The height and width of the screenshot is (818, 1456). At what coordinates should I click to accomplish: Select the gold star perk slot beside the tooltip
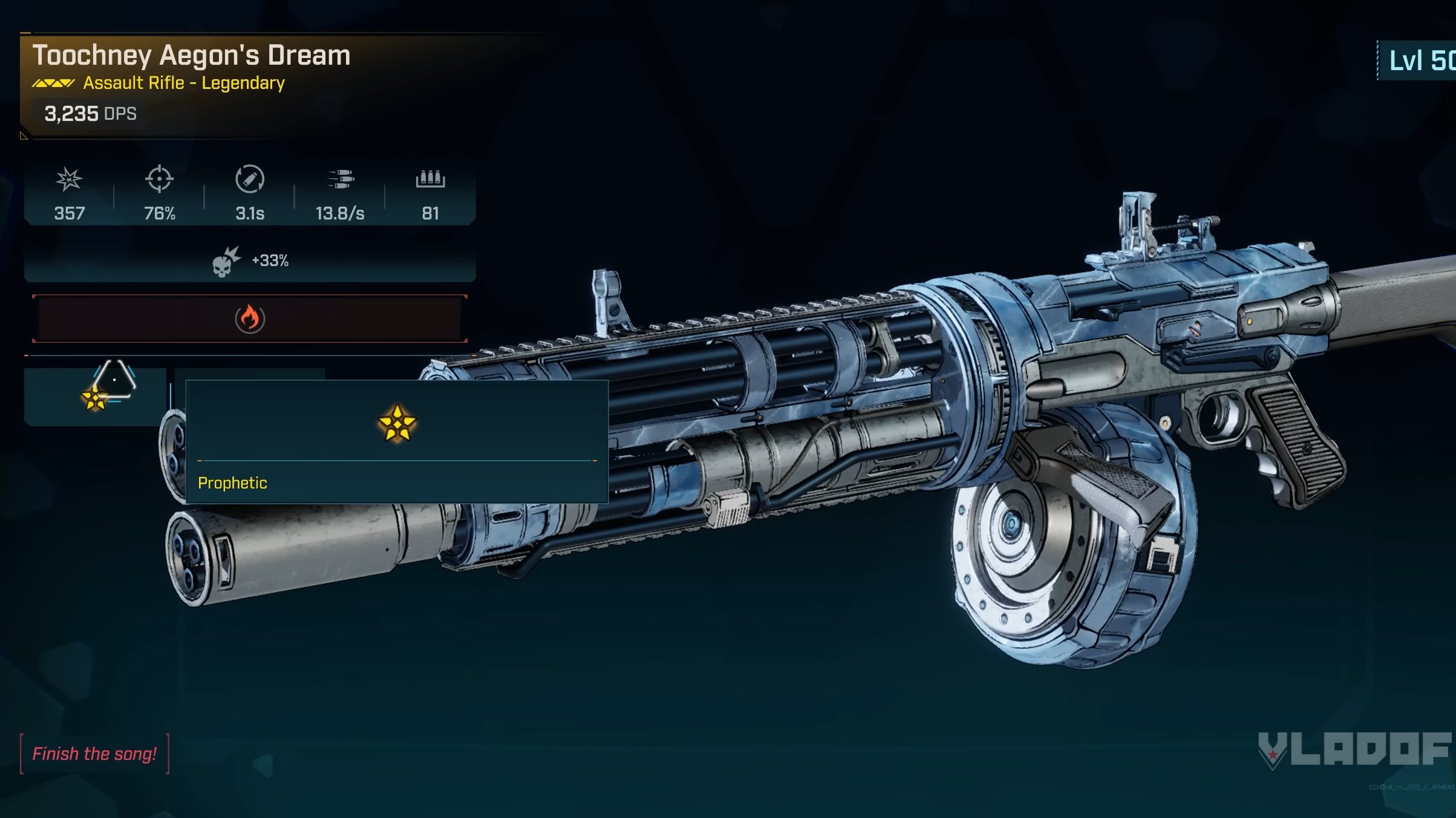[95, 397]
